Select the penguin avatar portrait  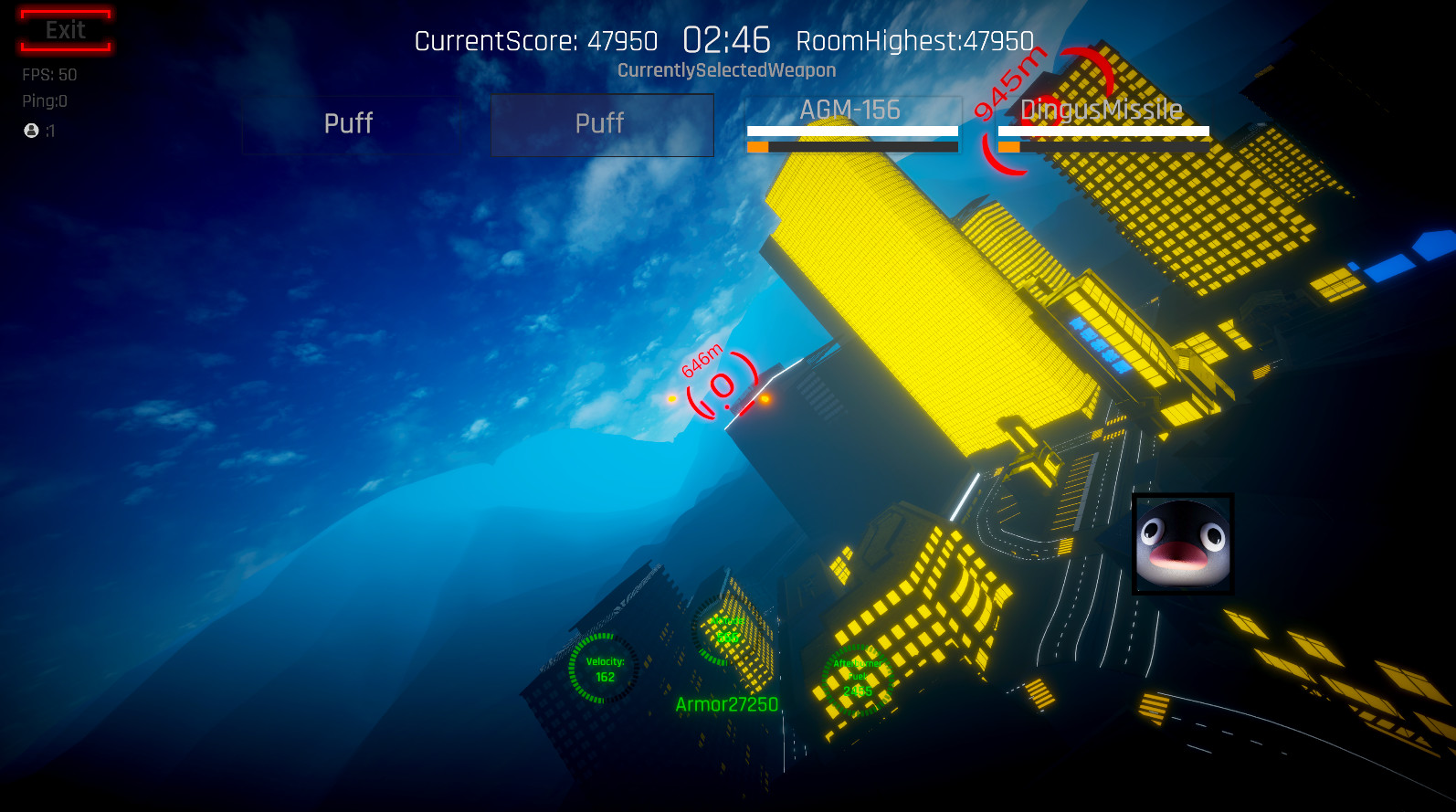(x=1182, y=545)
